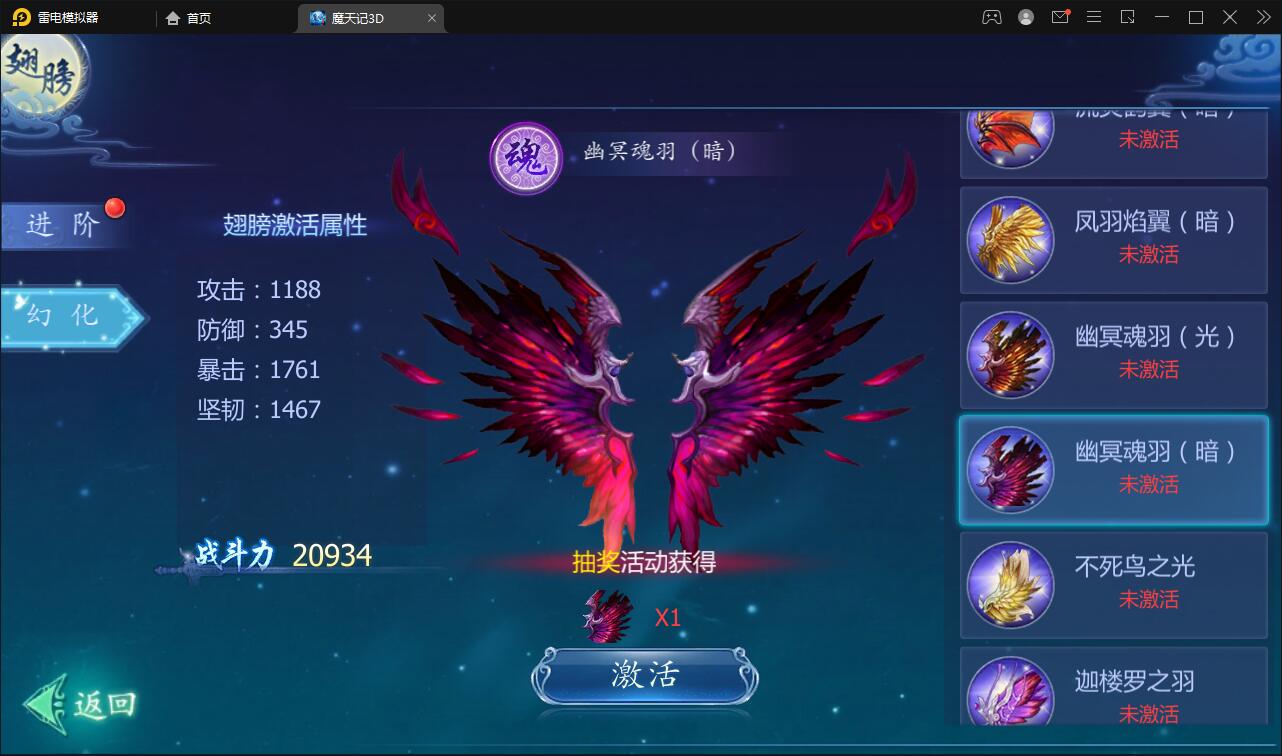Click the user avatar icon in the toolbar
The height and width of the screenshot is (756, 1282).
click(x=1025, y=17)
